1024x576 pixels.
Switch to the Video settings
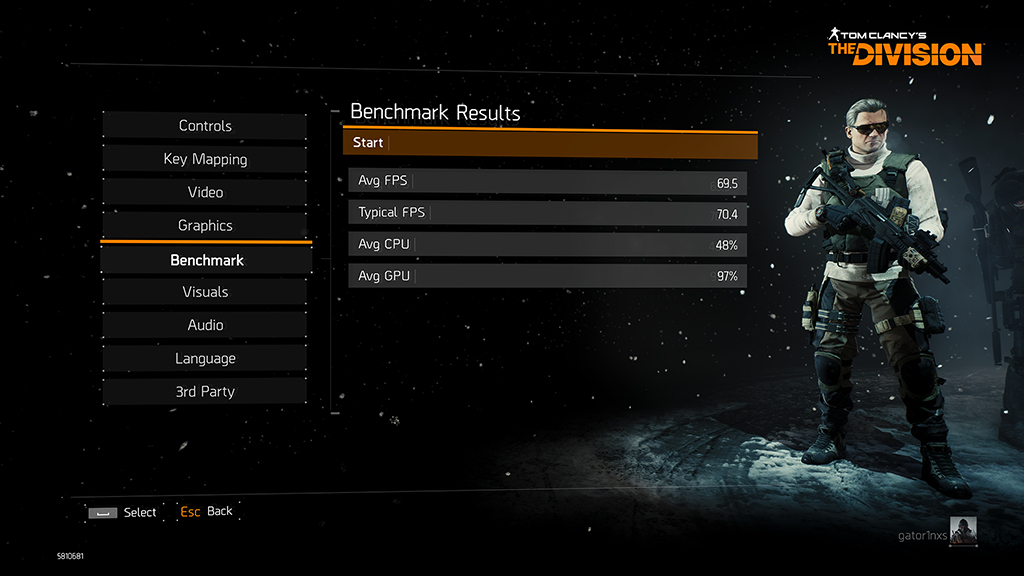coord(205,192)
